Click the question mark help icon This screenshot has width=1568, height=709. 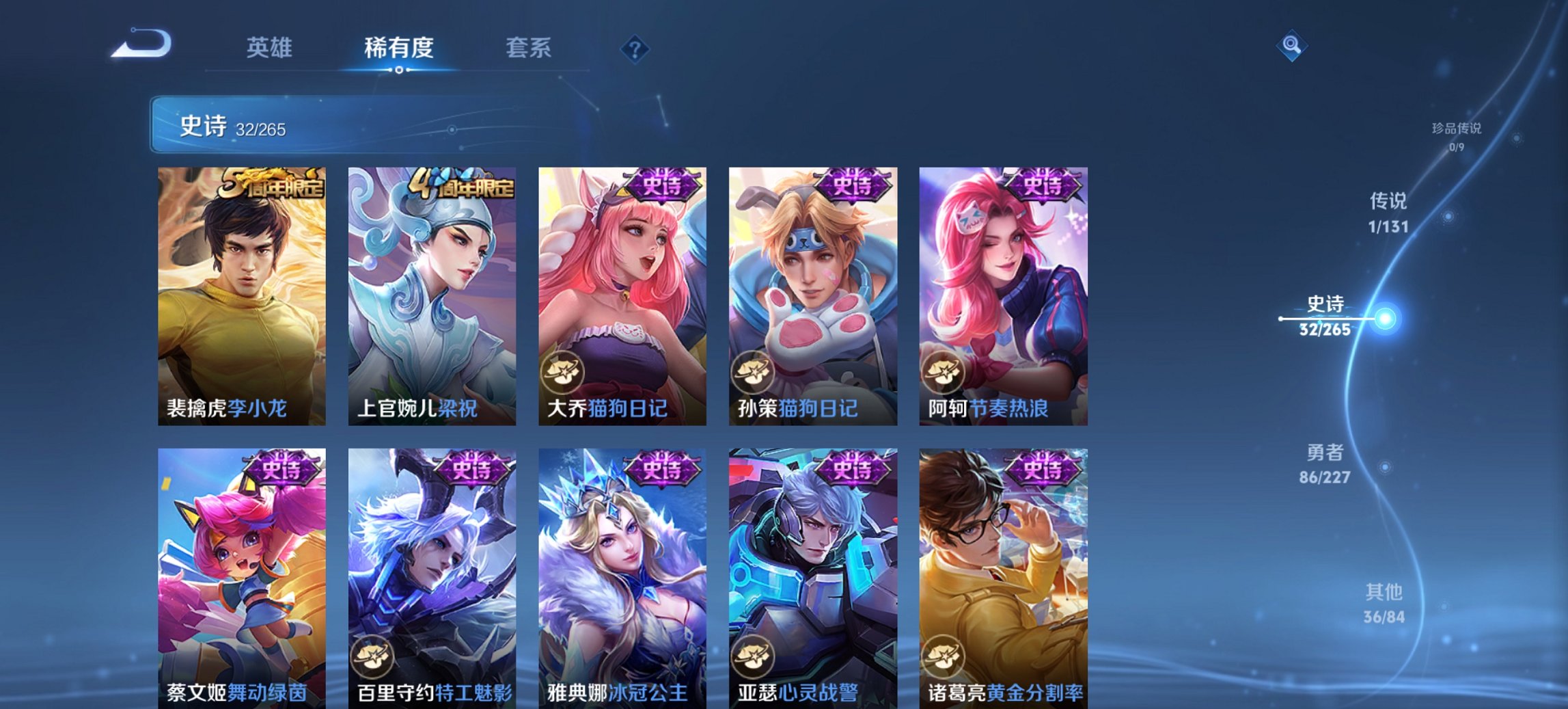point(635,49)
